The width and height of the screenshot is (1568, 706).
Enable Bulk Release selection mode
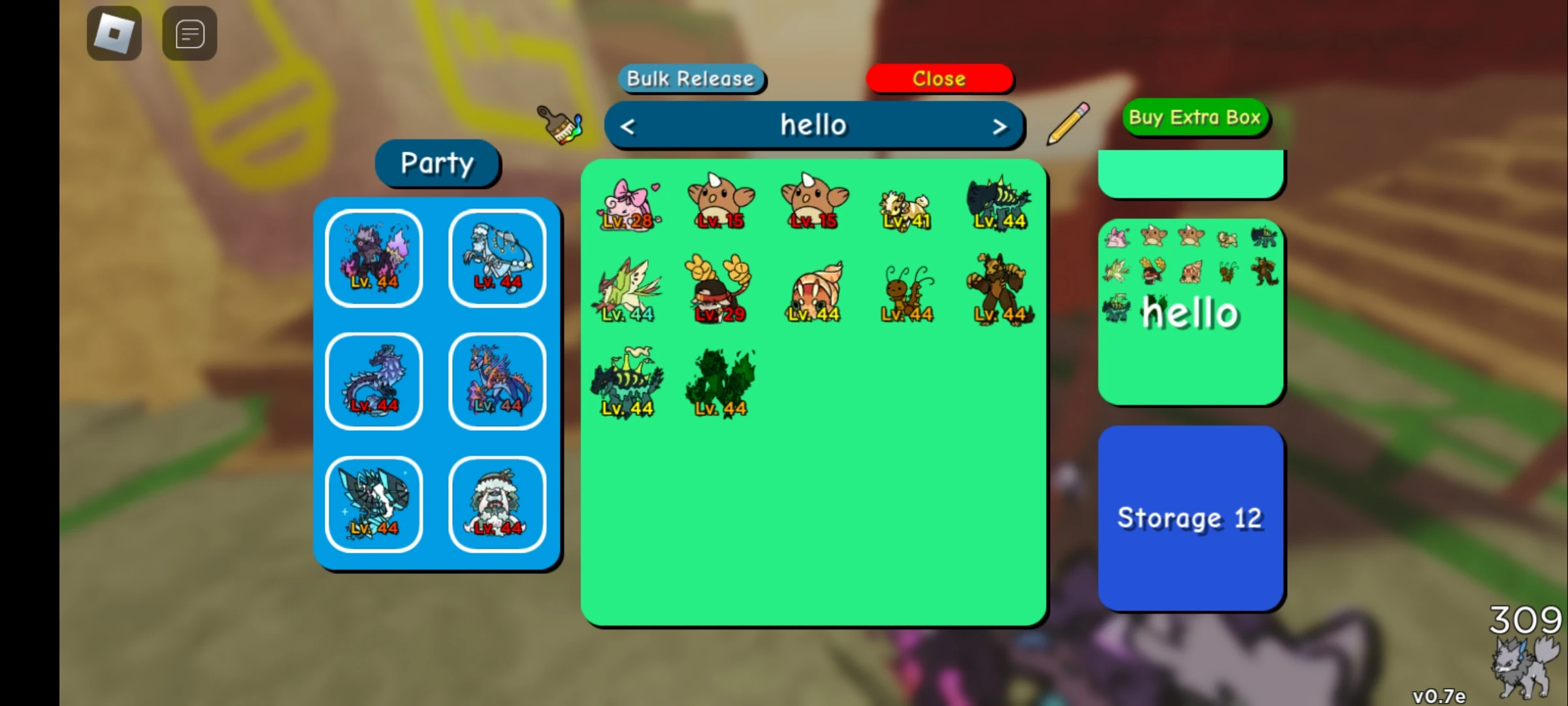pos(691,78)
